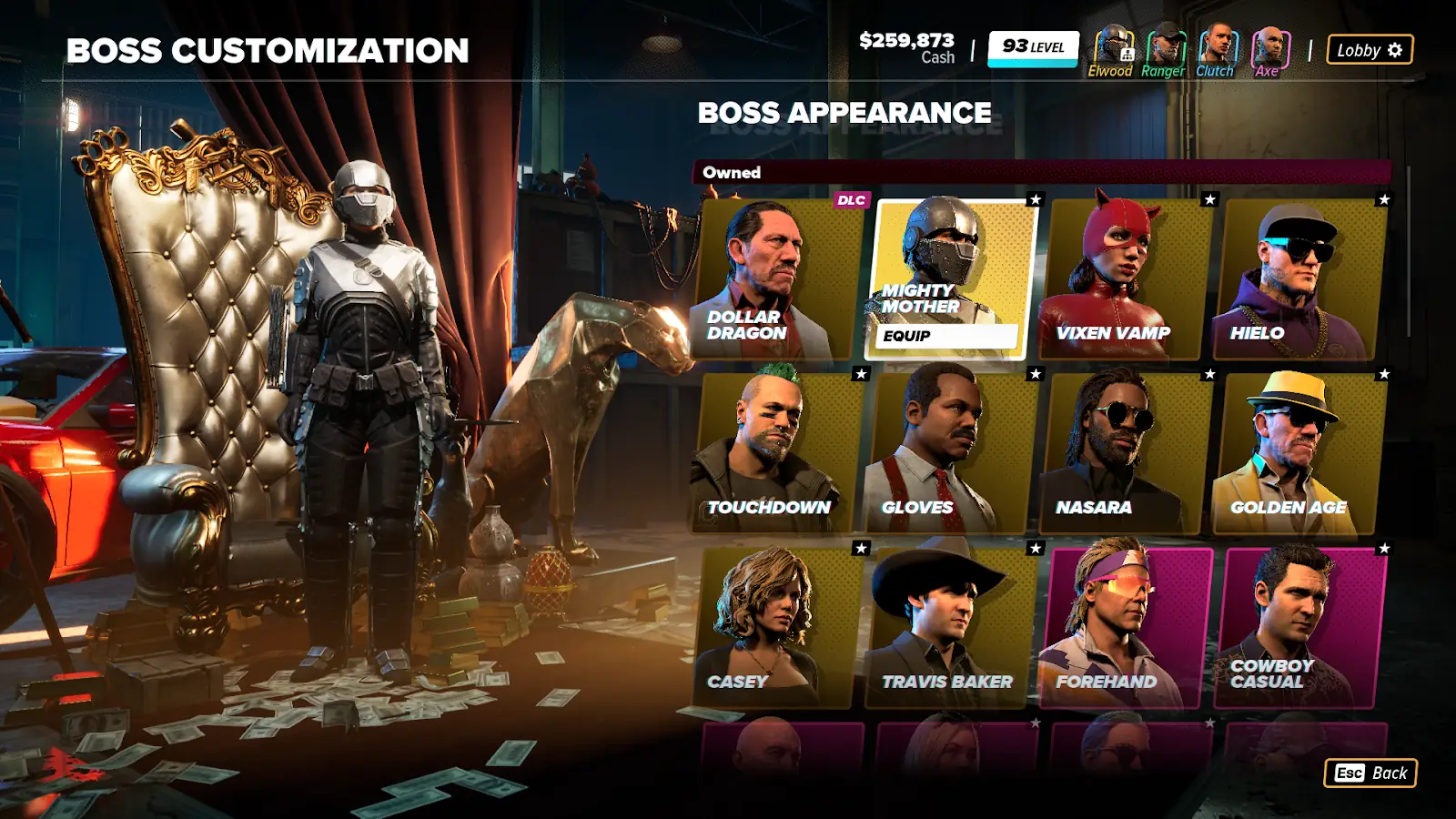Screen dimensions: 1456x819
Task: Pick the Forehand boss appearance
Action: pyautogui.click(x=1127, y=627)
